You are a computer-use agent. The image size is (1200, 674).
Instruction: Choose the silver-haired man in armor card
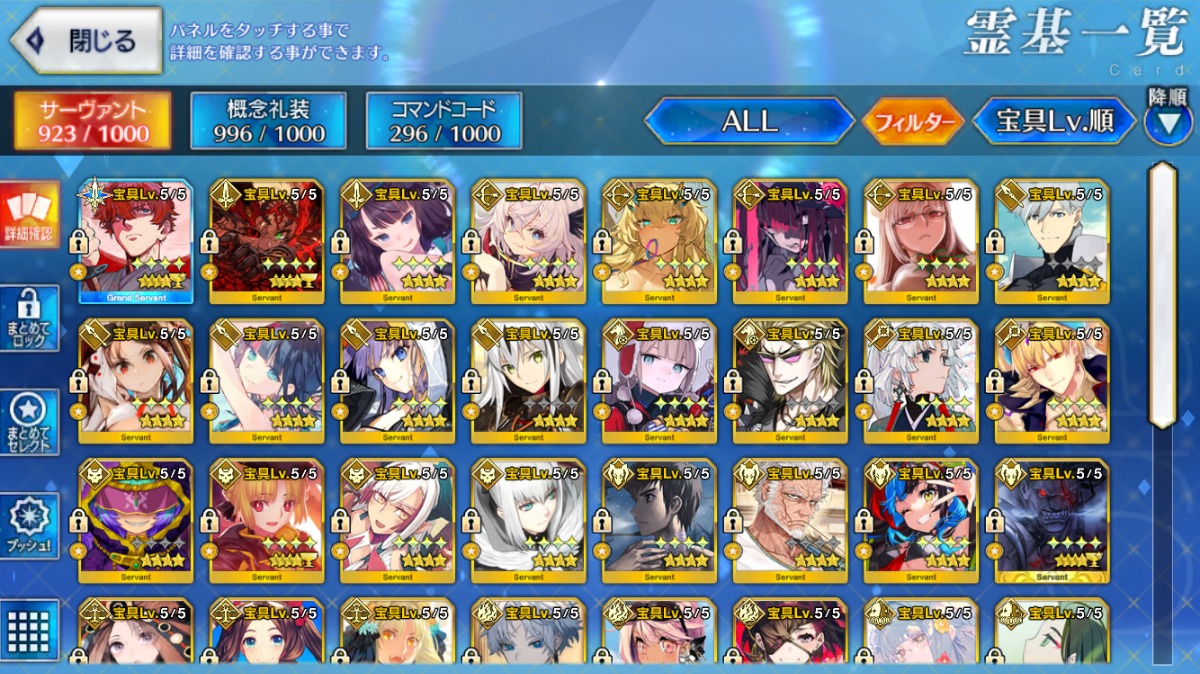tap(1052, 242)
